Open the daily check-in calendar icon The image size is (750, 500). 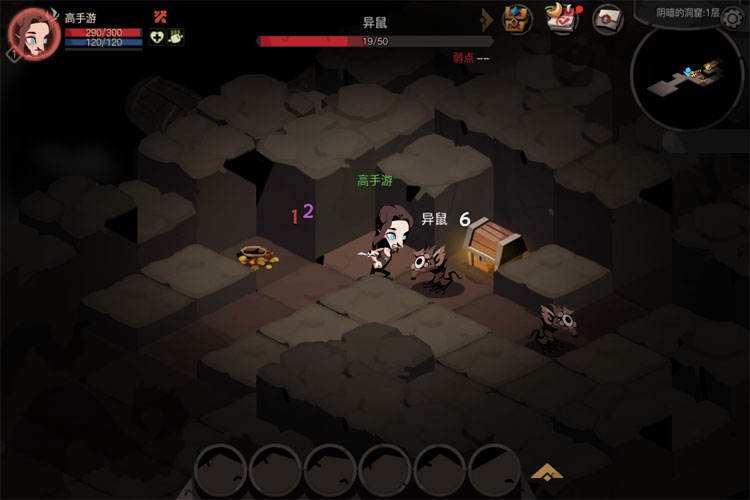click(562, 19)
